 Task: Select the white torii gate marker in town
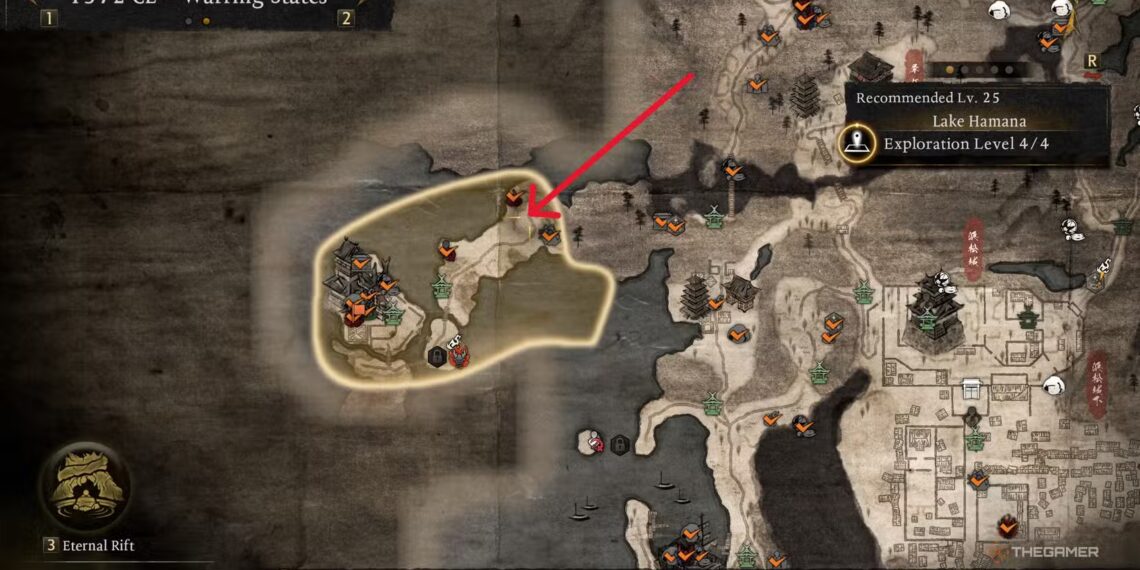(970, 389)
